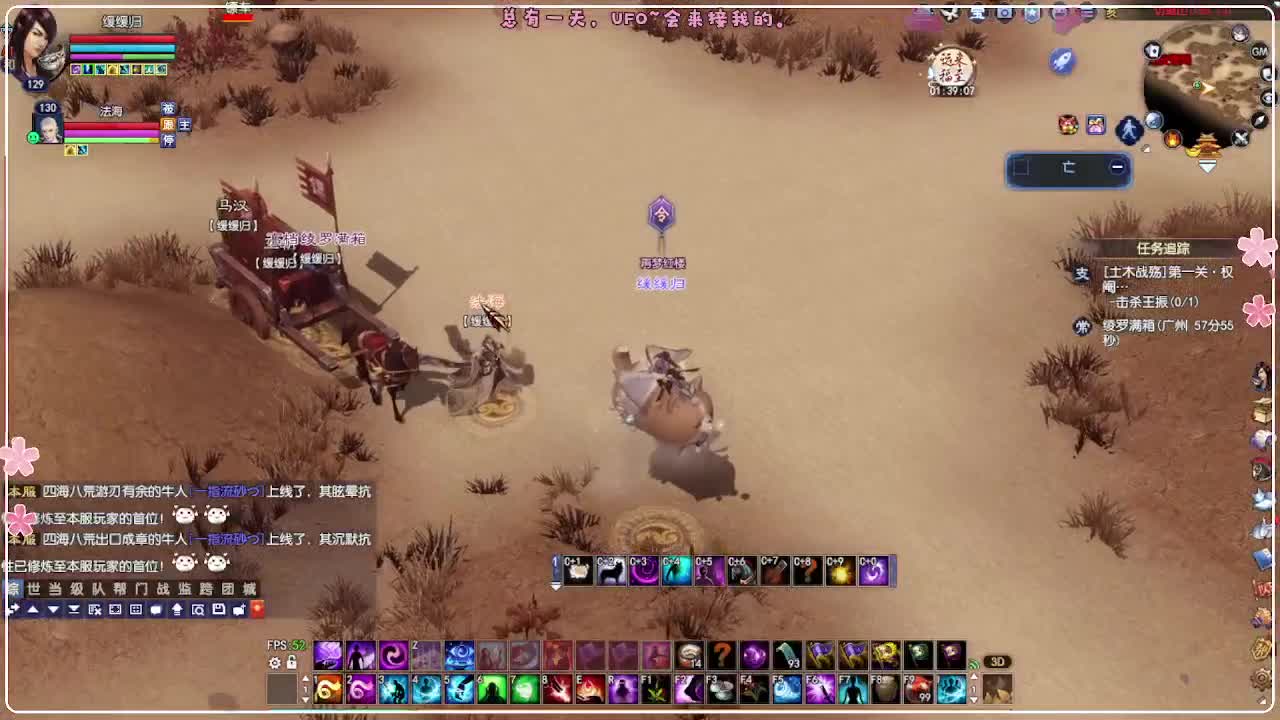The image size is (1280, 720).
Task: Click the compass icon on the minimap edge
Action: pyautogui.click(x=1260, y=120)
